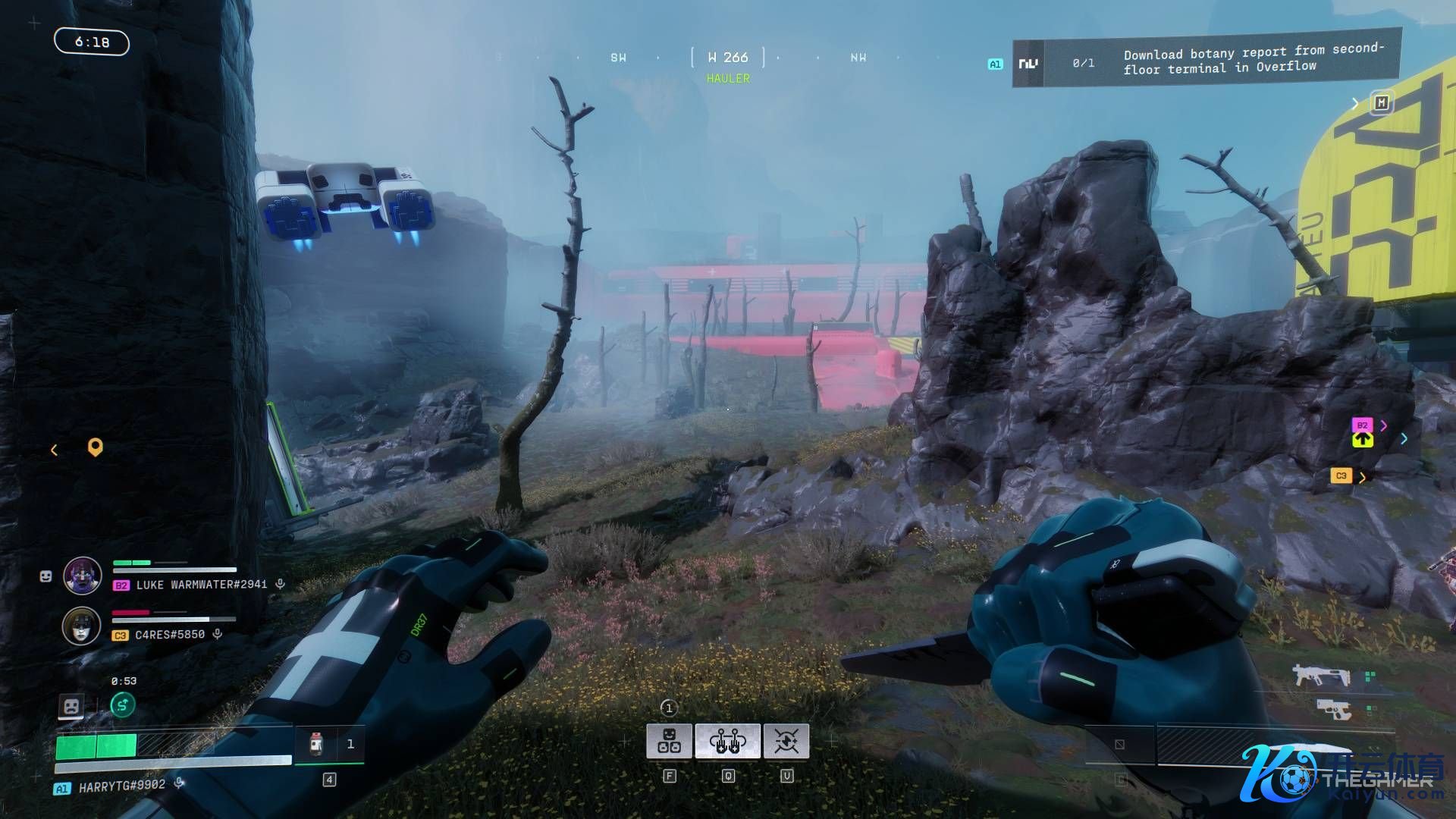The width and height of the screenshot is (1456, 819).
Task: Select the H marker in the corner
Action: (1381, 103)
